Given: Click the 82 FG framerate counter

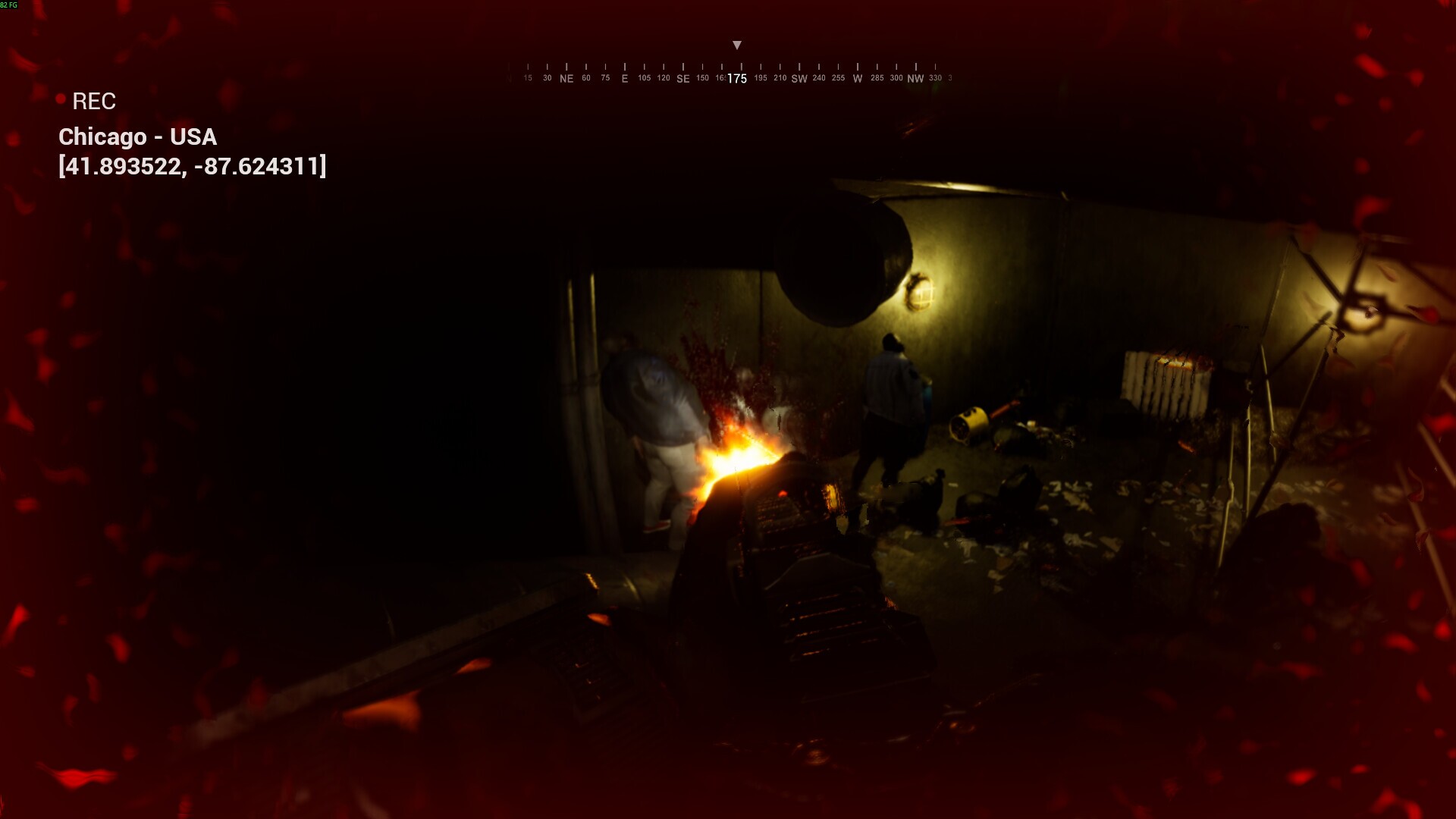Looking at the screenshot, I should point(9,4).
